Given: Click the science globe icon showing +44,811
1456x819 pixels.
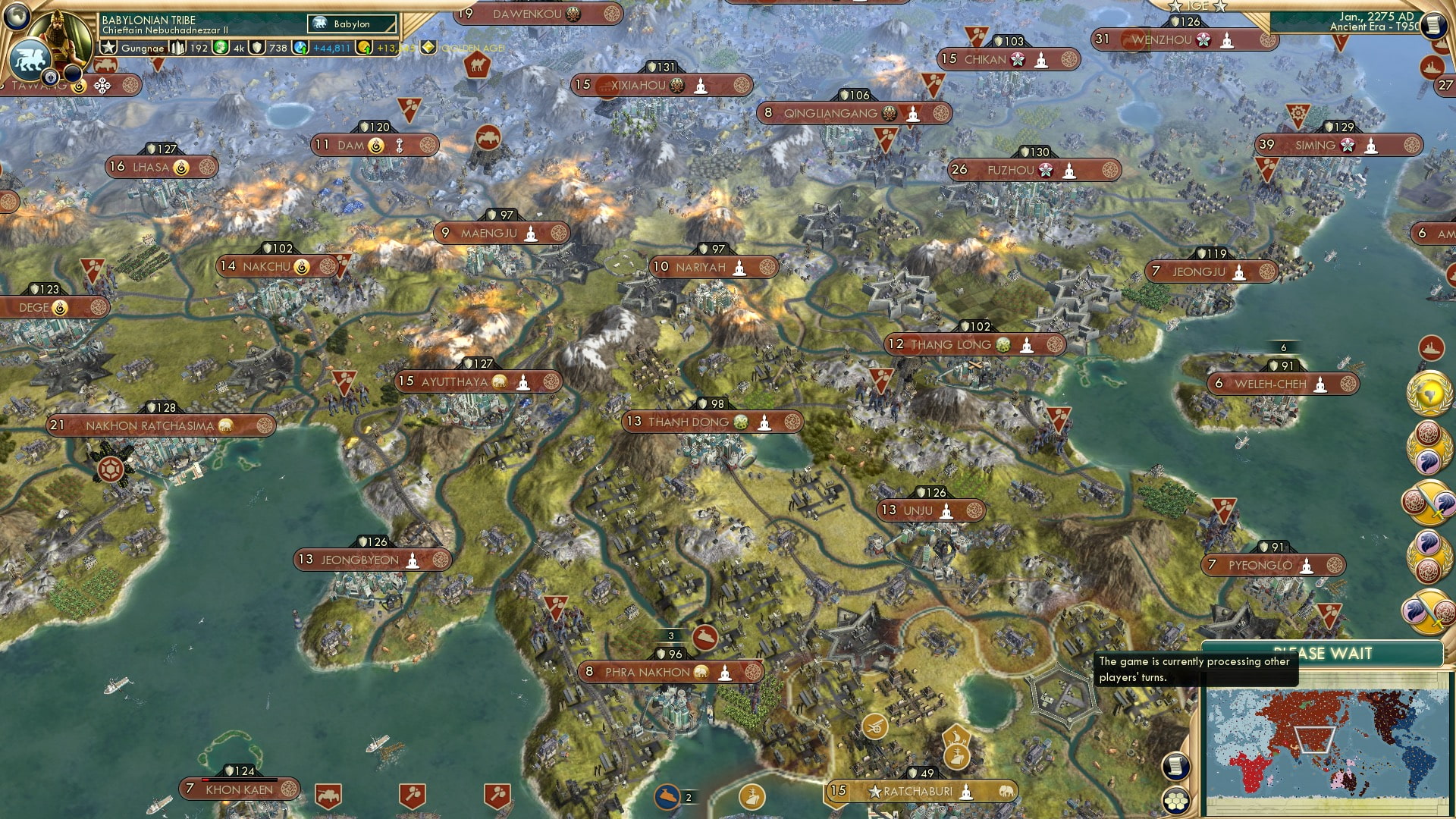Looking at the screenshot, I should pyautogui.click(x=300, y=48).
